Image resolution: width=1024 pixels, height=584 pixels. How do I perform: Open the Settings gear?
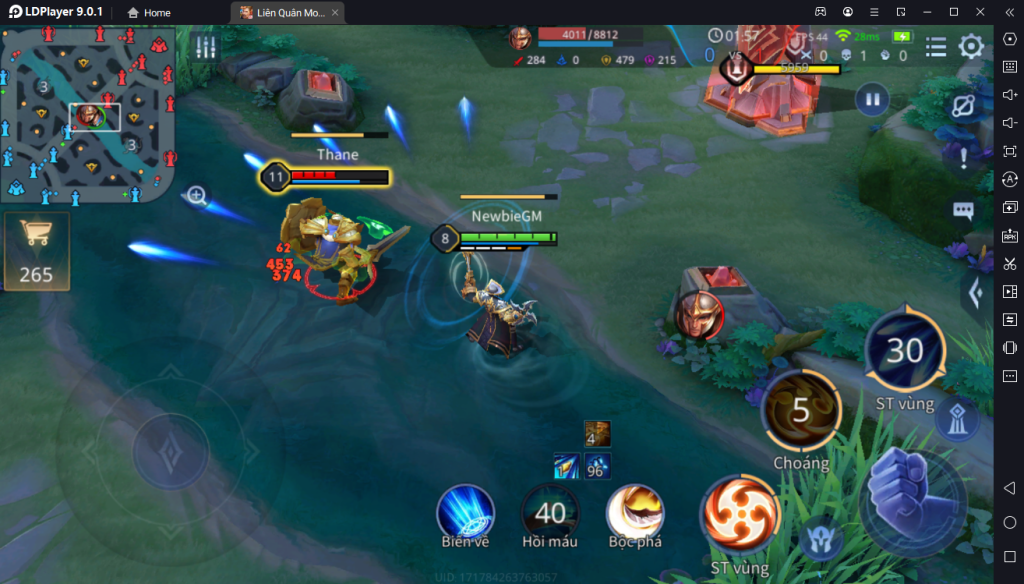click(971, 47)
